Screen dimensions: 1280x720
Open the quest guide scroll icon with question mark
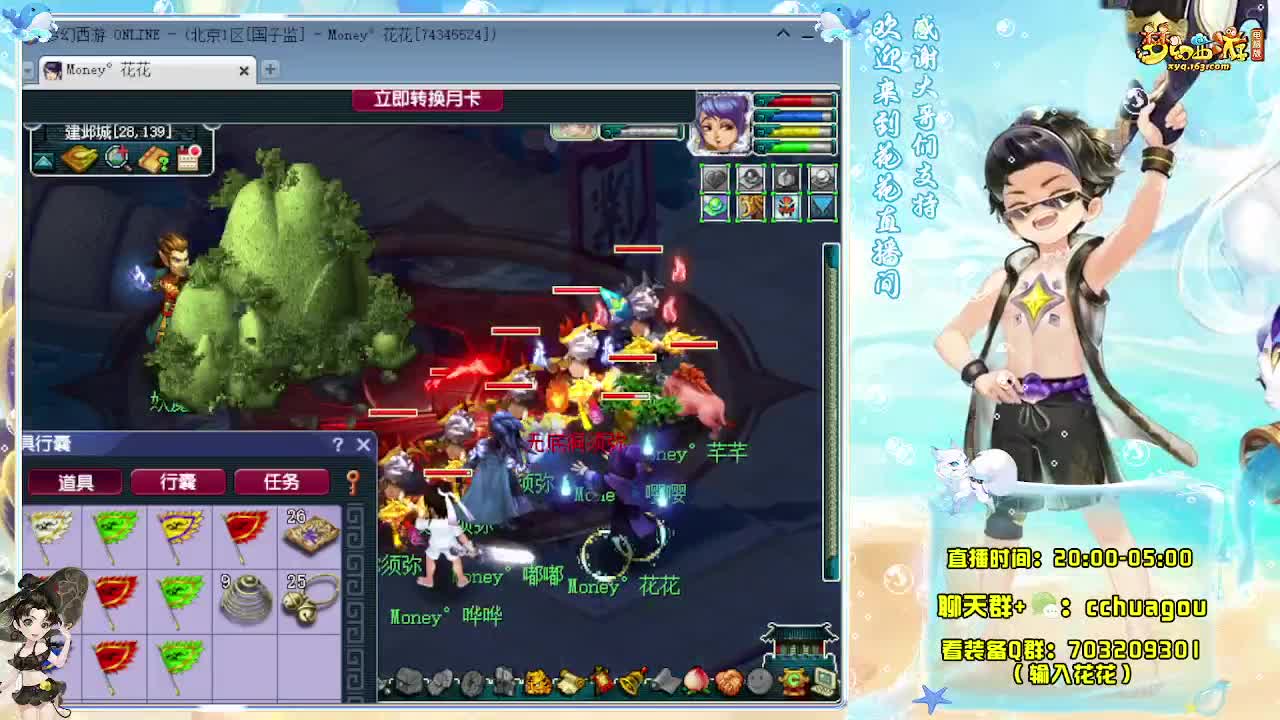point(152,158)
